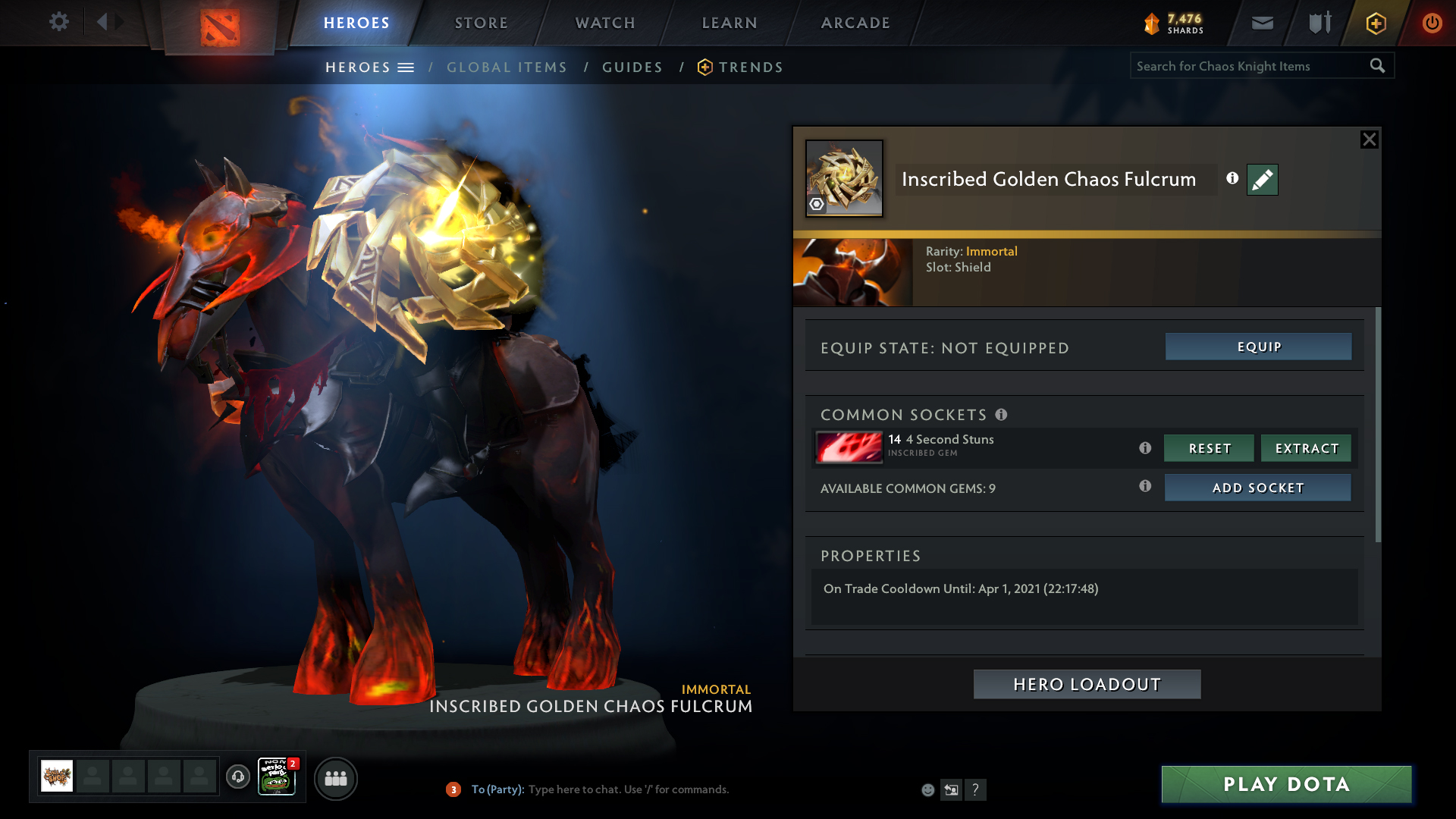The height and width of the screenshot is (819, 1456).
Task: Reset the inscribed gem counter
Action: tap(1209, 448)
